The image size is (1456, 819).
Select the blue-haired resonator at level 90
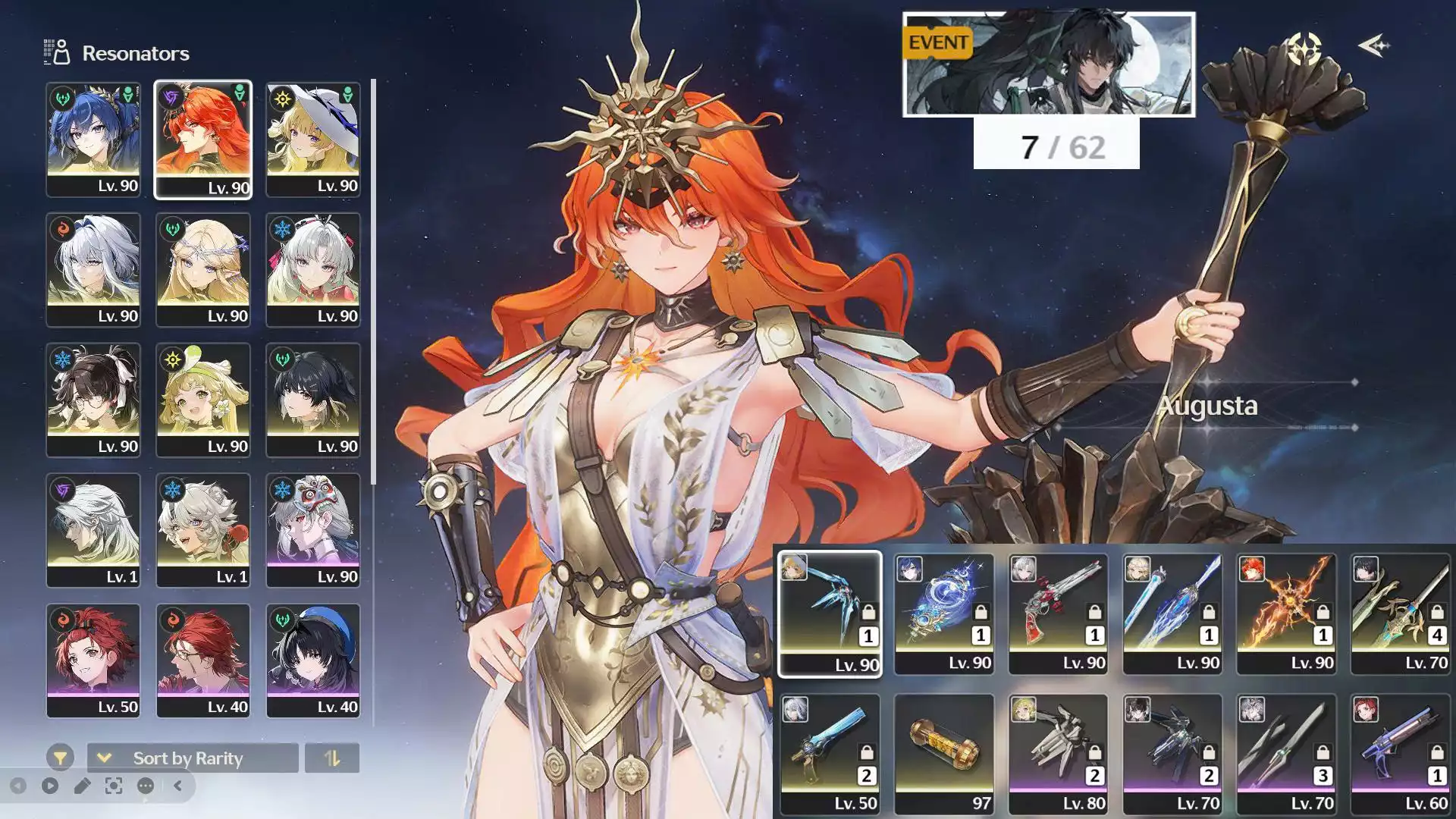click(93, 140)
